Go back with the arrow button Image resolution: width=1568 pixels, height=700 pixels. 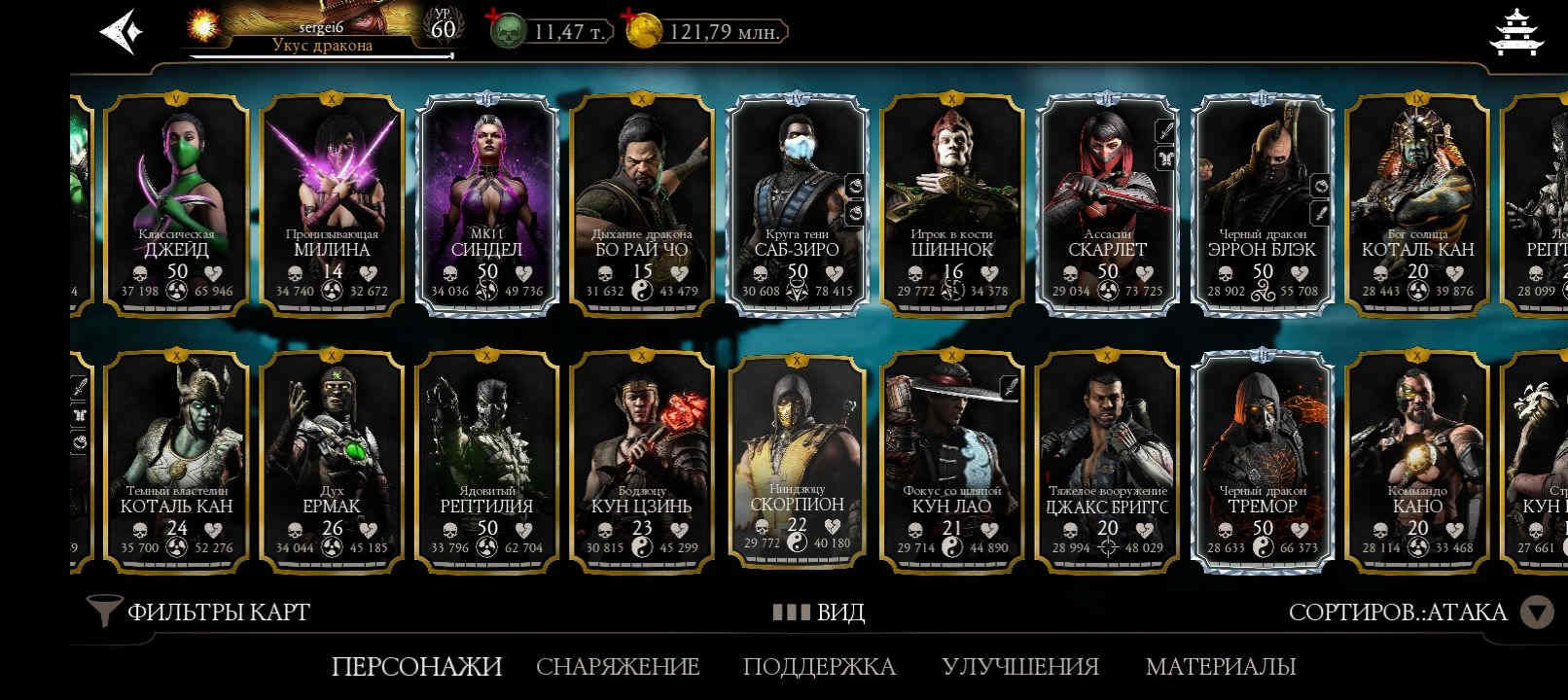pos(122,31)
